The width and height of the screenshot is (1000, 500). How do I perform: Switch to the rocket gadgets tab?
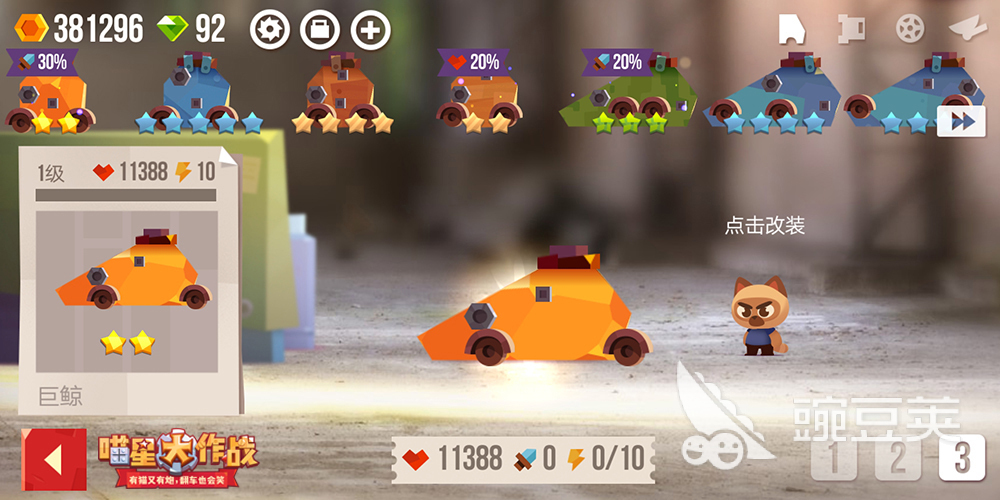pos(966,28)
